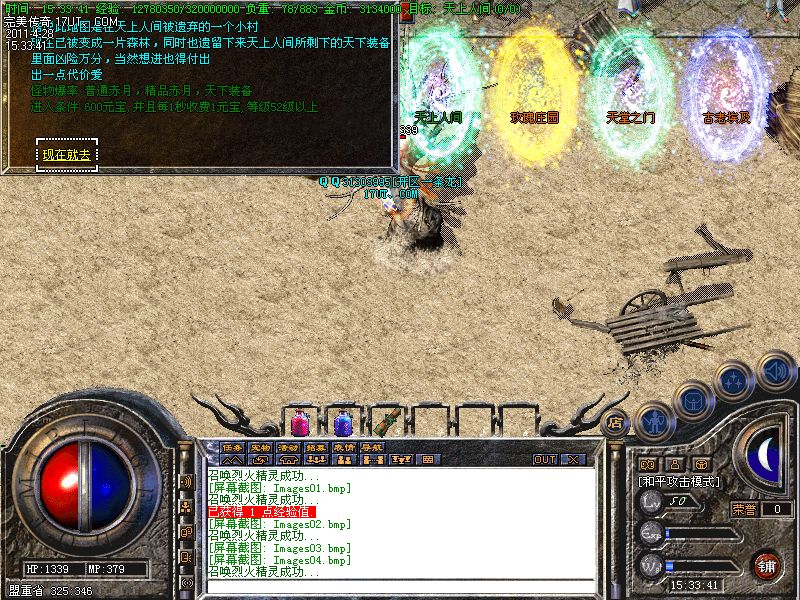
Task: Use the blue mana potion in belt
Action: coord(342,422)
